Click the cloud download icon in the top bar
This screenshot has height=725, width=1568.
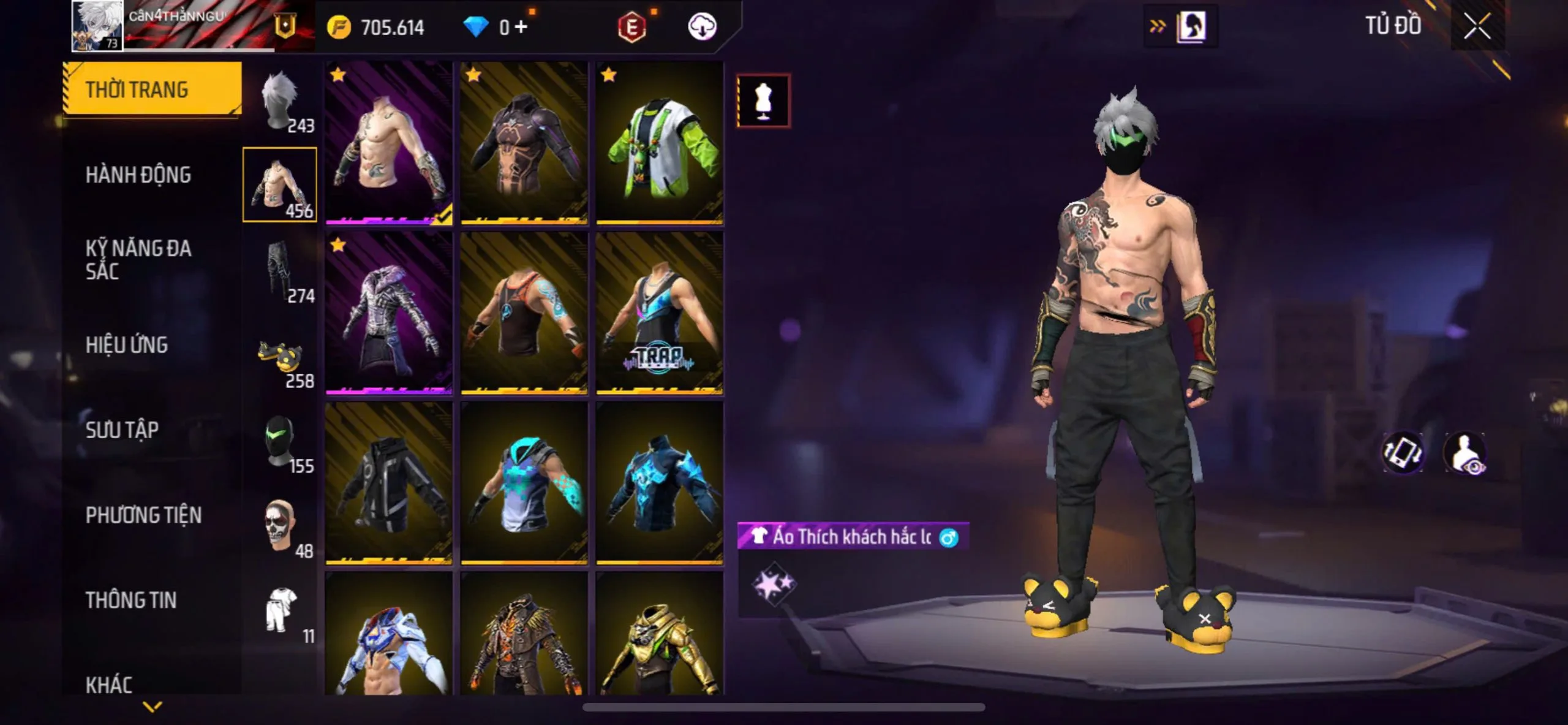pos(703,27)
